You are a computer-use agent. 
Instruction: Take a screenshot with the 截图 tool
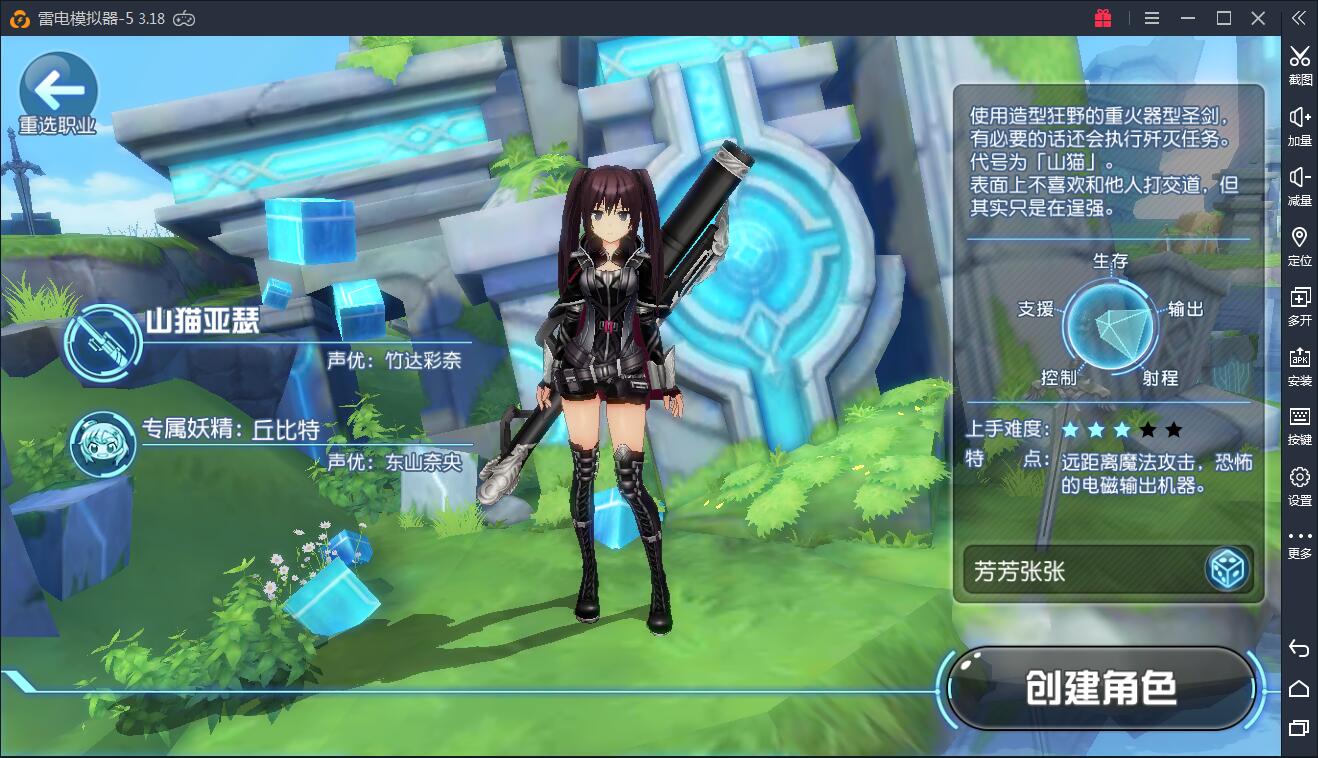pyautogui.click(x=1299, y=64)
